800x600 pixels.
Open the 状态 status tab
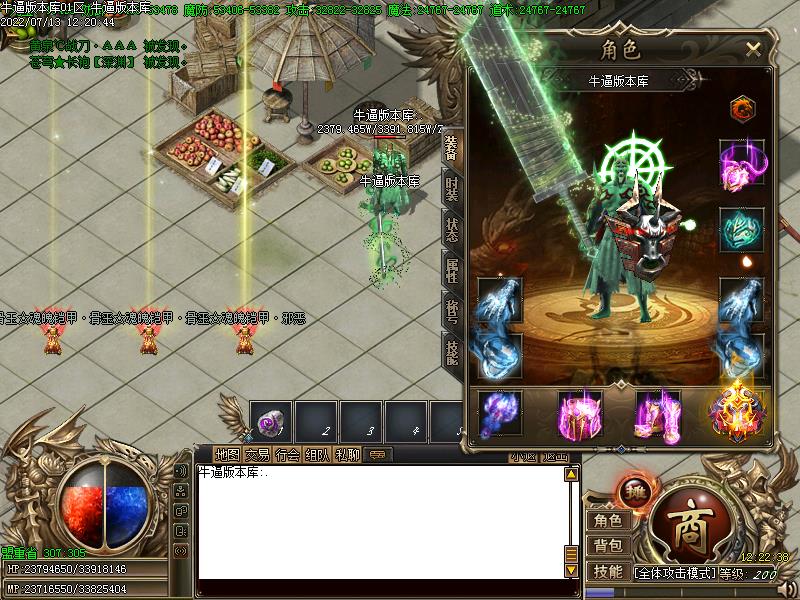click(452, 229)
